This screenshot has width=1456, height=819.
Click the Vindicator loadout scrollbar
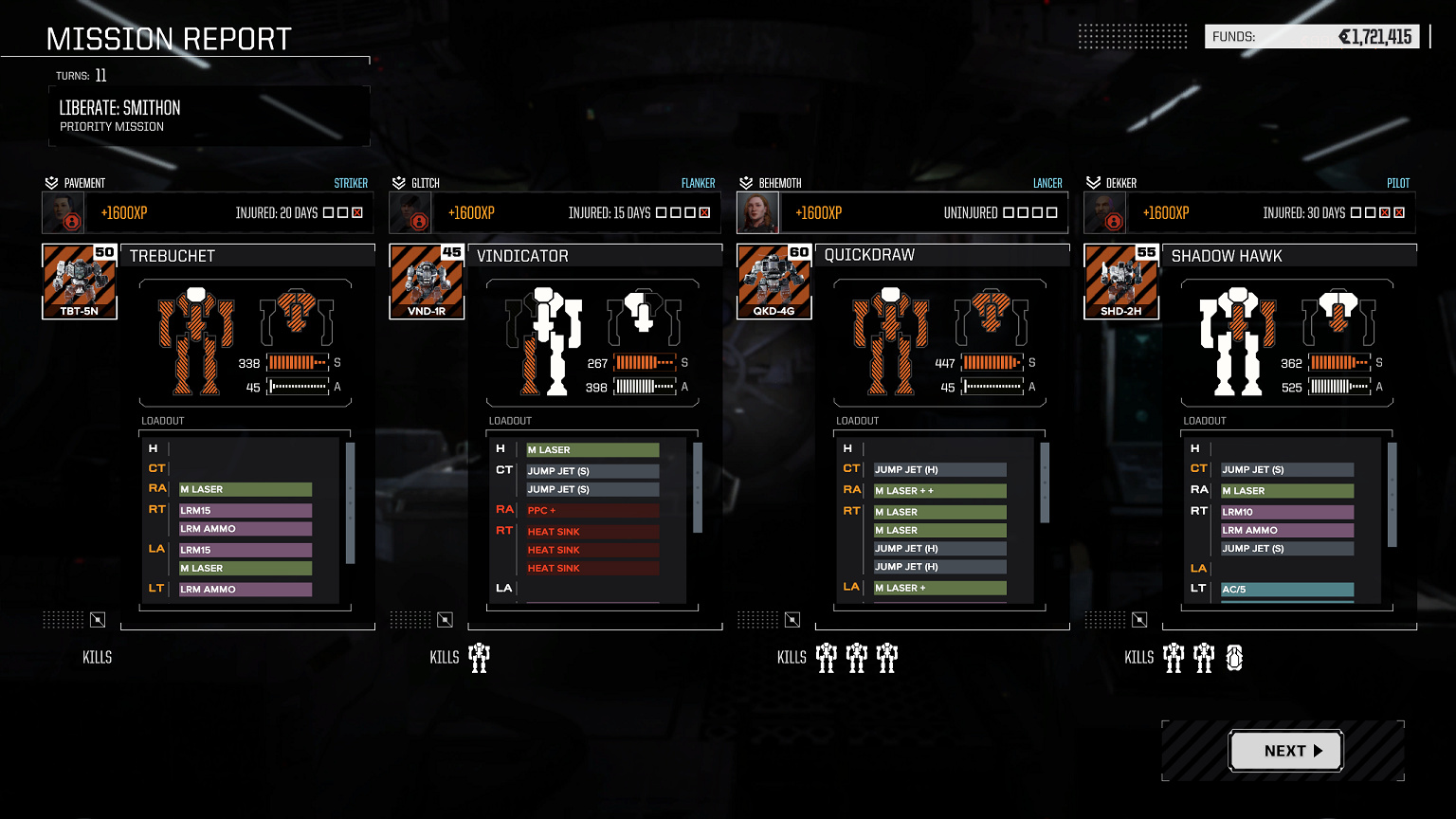(x=698, y=488)
